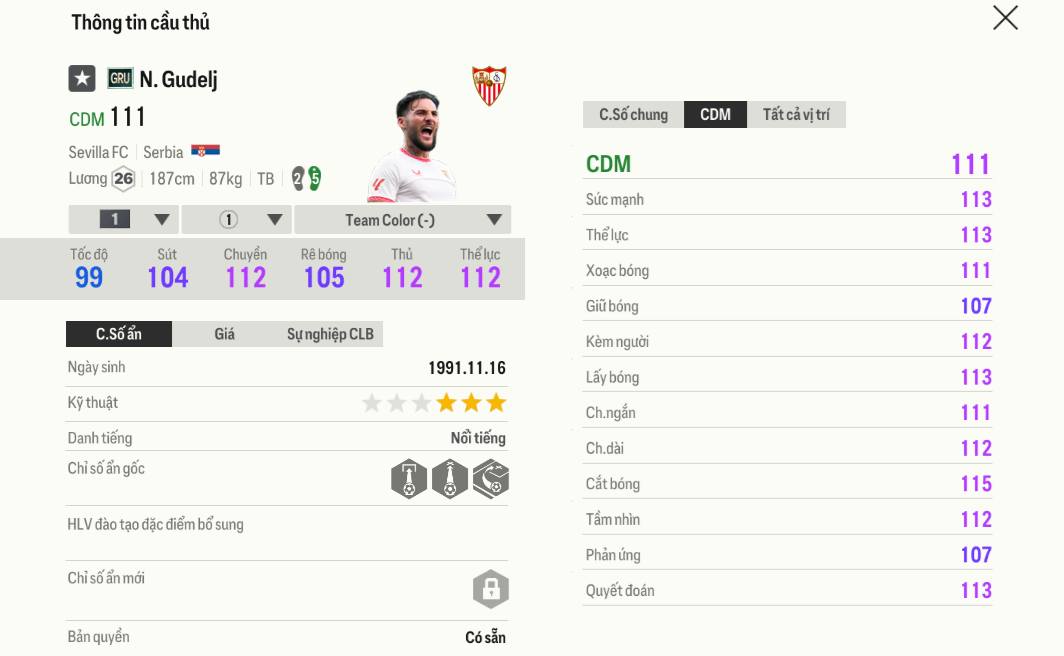This screenshot has width=1064, height=656.
Task: Click the GRU season badge
Action: click(x=120, y=79)
